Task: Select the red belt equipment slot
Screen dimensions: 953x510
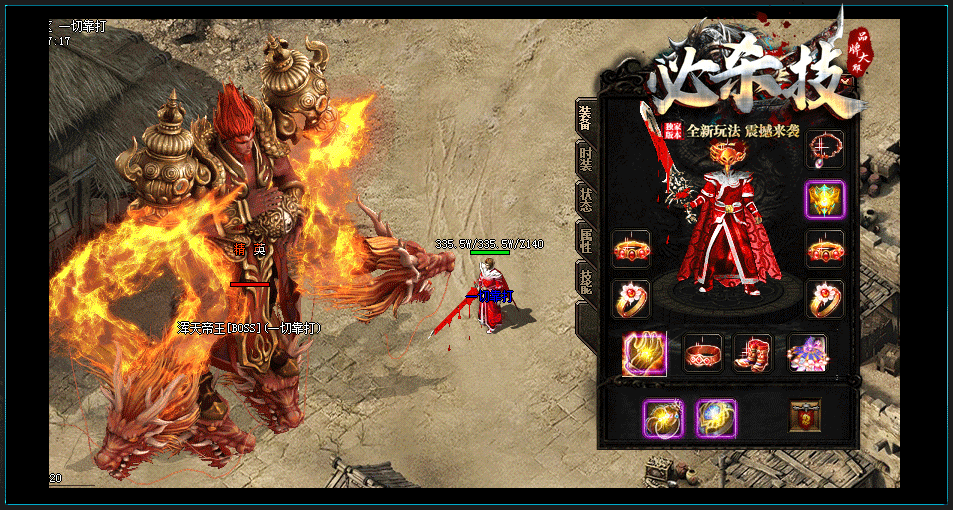Action: [702, 353]
